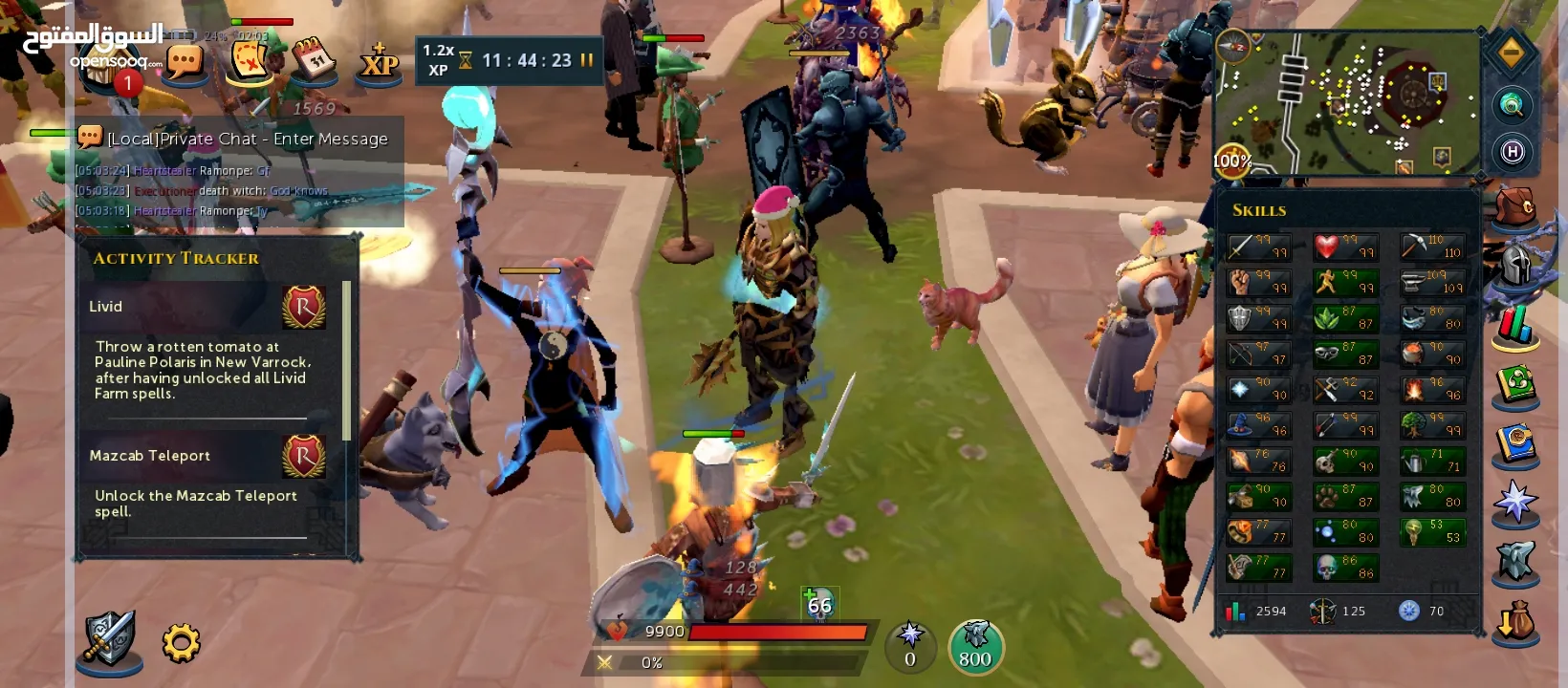Image resolution: width=1568 pixels, height=688 pixels.
Task: Select the red heart Constitution skill
Action: click(x=1345, y=247)
